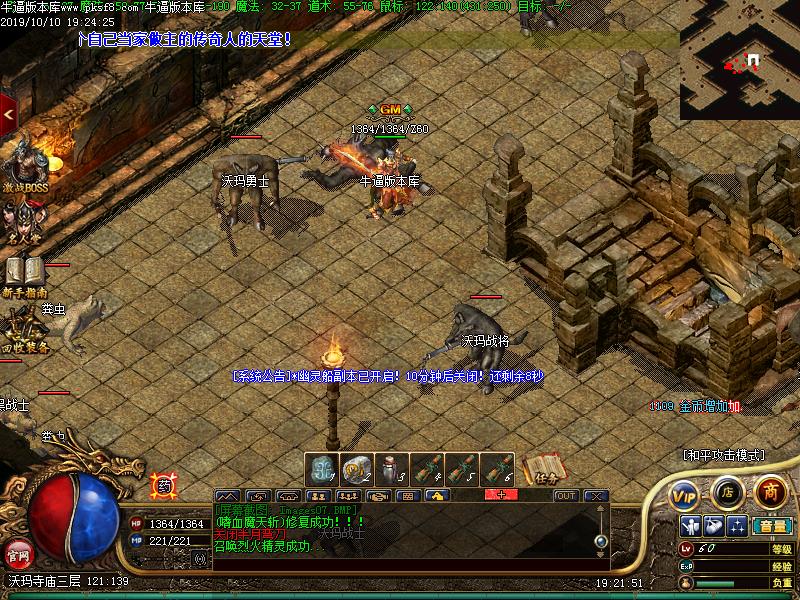Close the chat bar with X button
Viewport: 800px width, 600px height.
pos(595,495)
